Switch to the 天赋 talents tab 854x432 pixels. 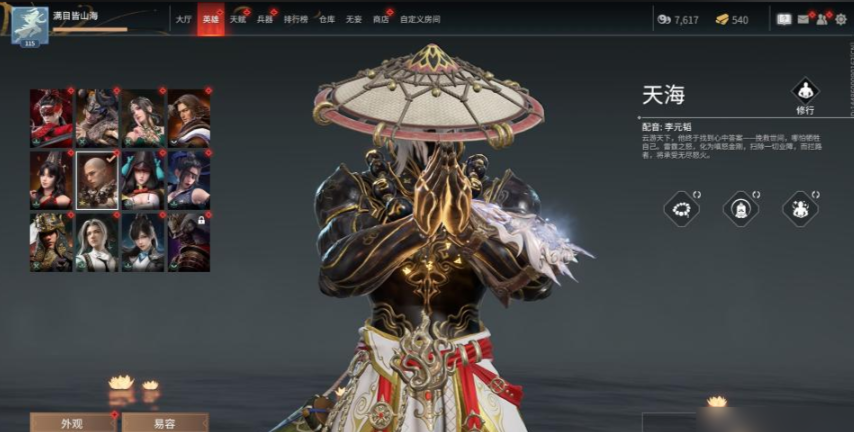238,19
